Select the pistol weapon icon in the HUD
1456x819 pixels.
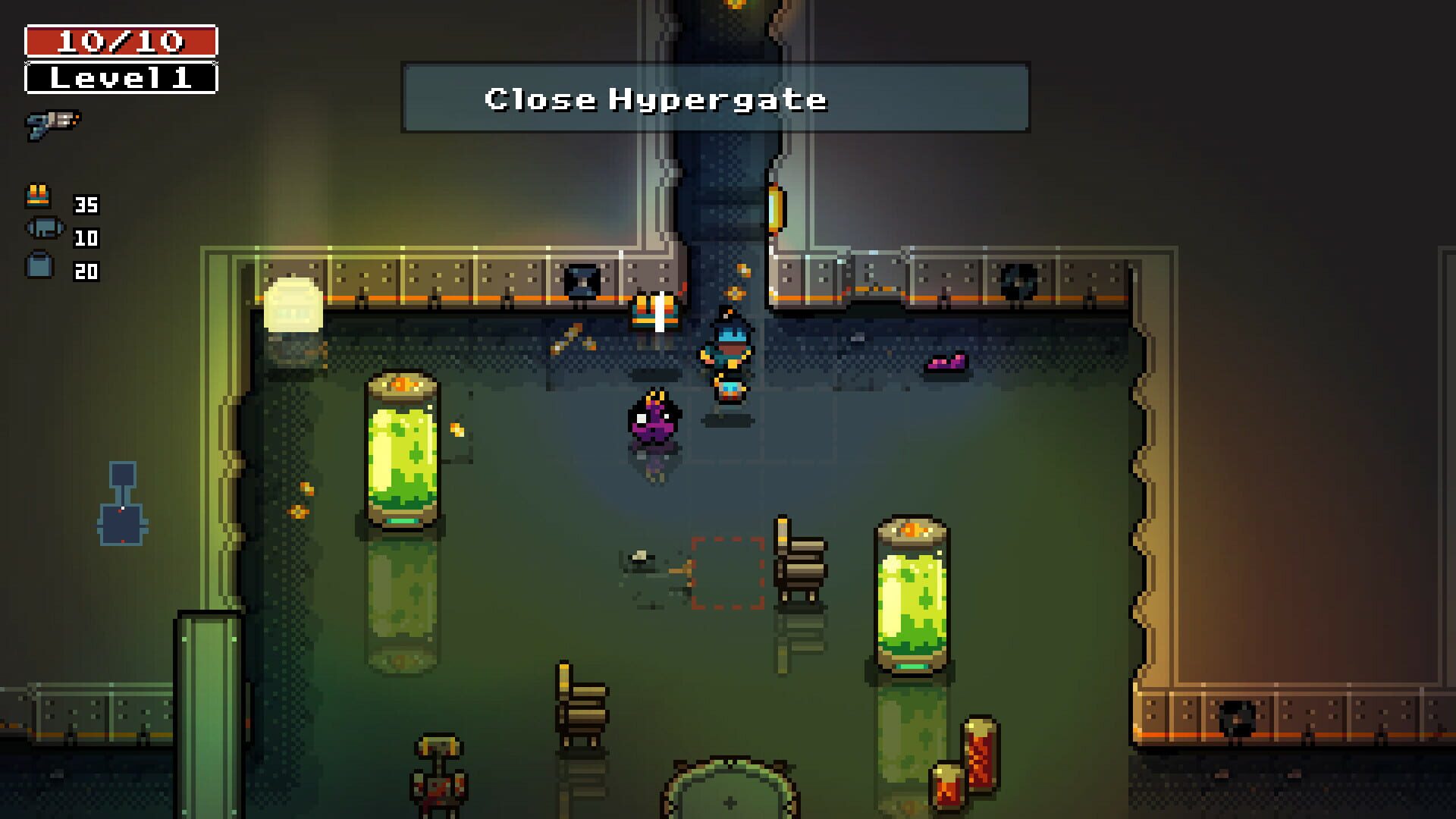[x=51, y=121]
